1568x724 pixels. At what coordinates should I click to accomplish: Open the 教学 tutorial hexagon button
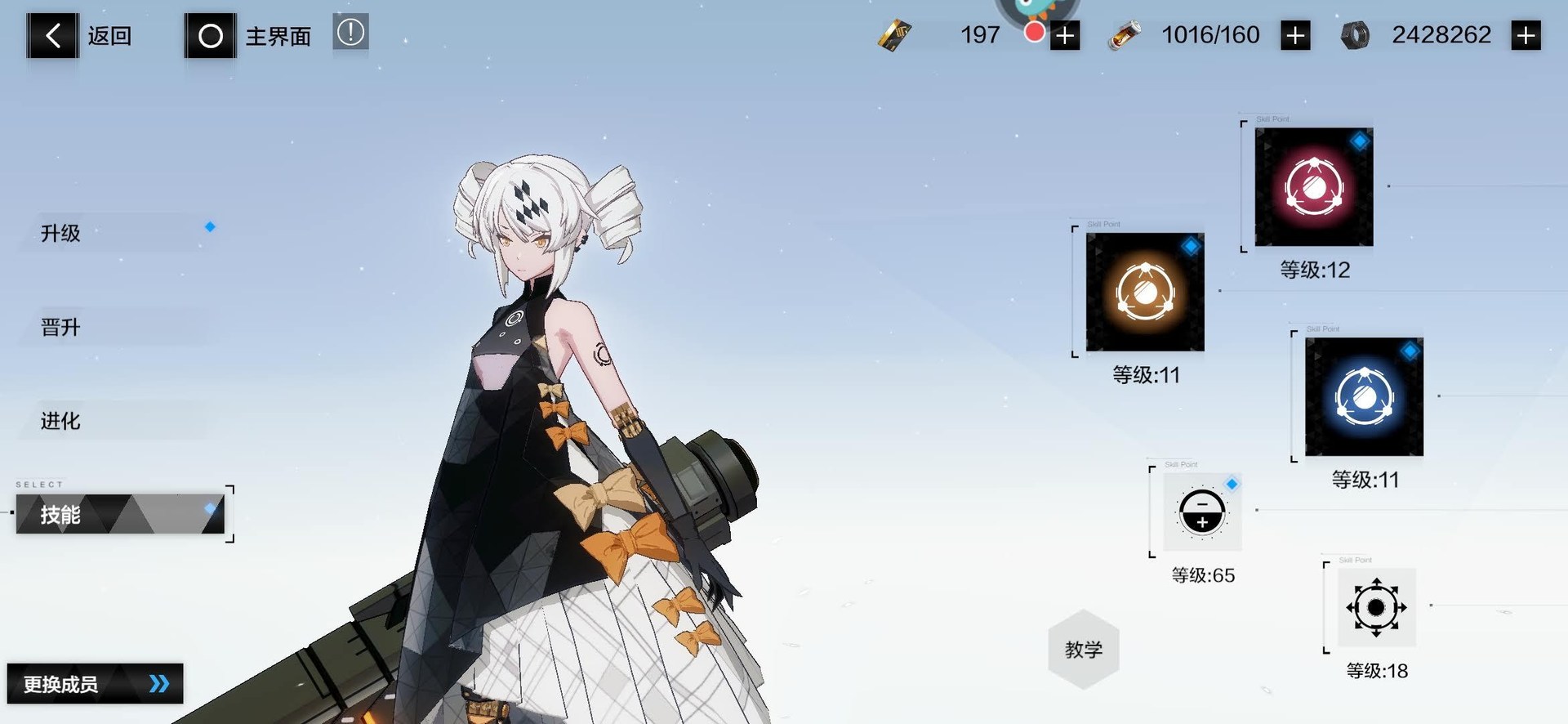pos(1083,650)
